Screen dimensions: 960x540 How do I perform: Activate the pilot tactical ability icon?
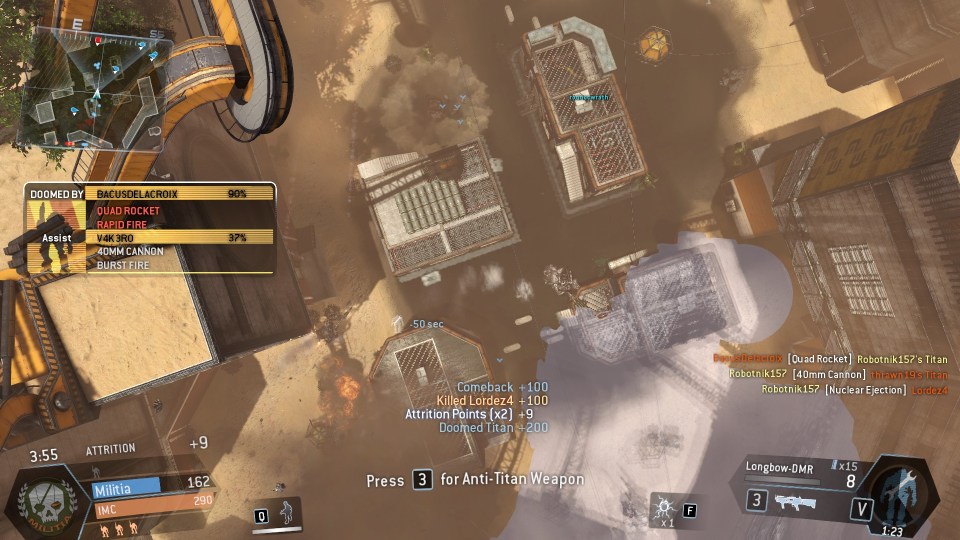point(287,512)
